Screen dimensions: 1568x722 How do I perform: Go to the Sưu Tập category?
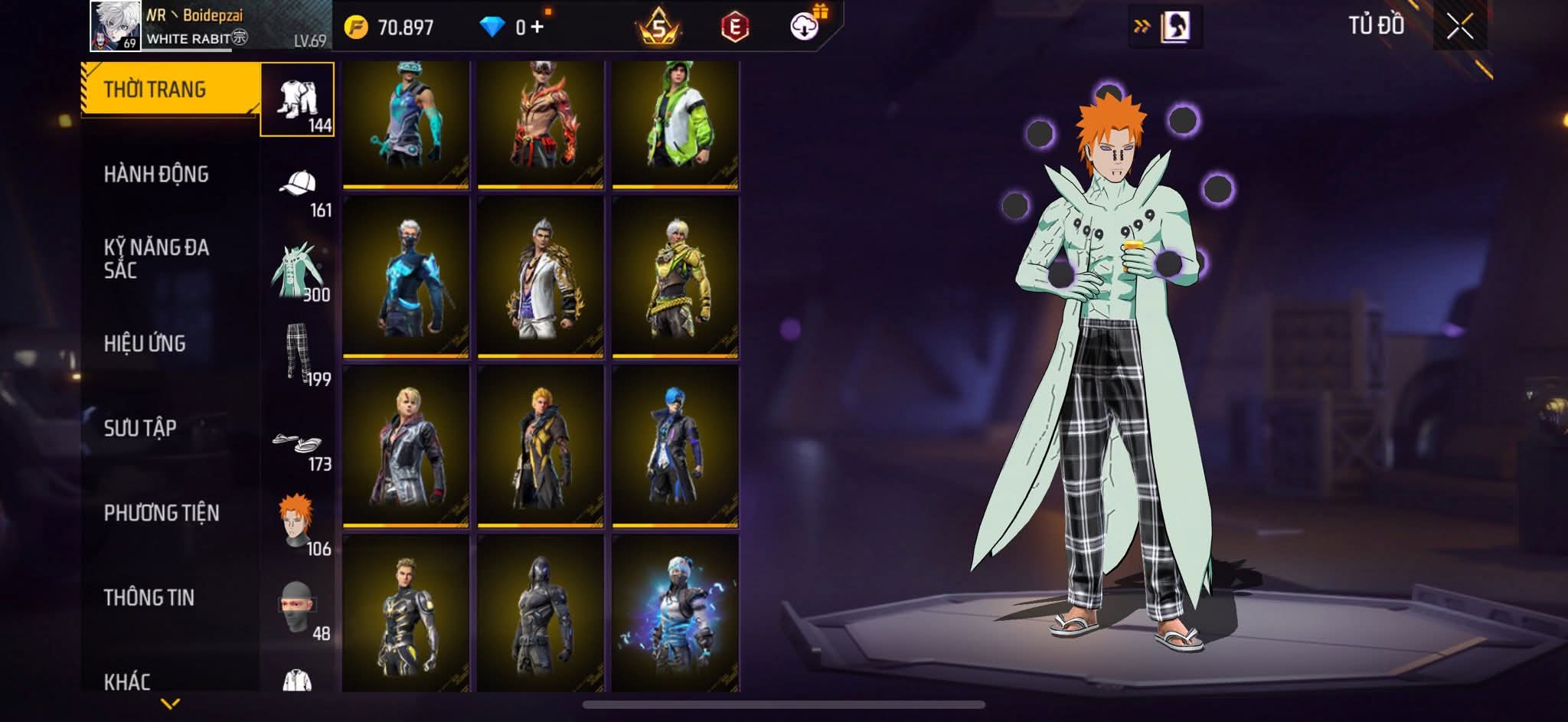point(140,428)
